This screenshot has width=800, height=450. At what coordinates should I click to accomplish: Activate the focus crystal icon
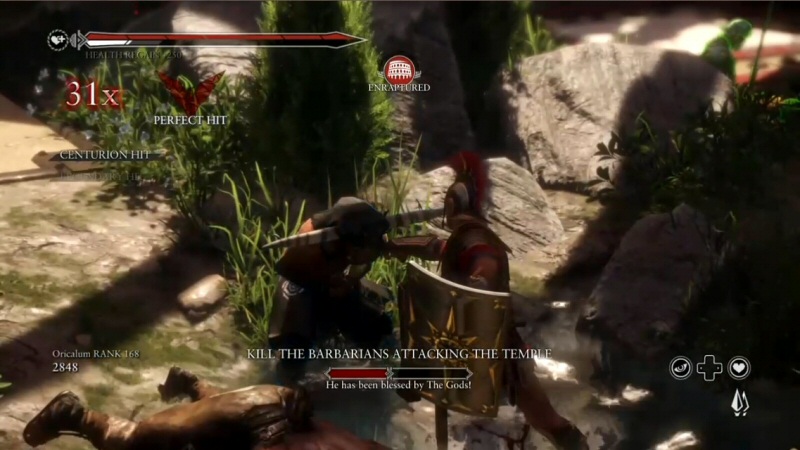[x=739, y=402]
